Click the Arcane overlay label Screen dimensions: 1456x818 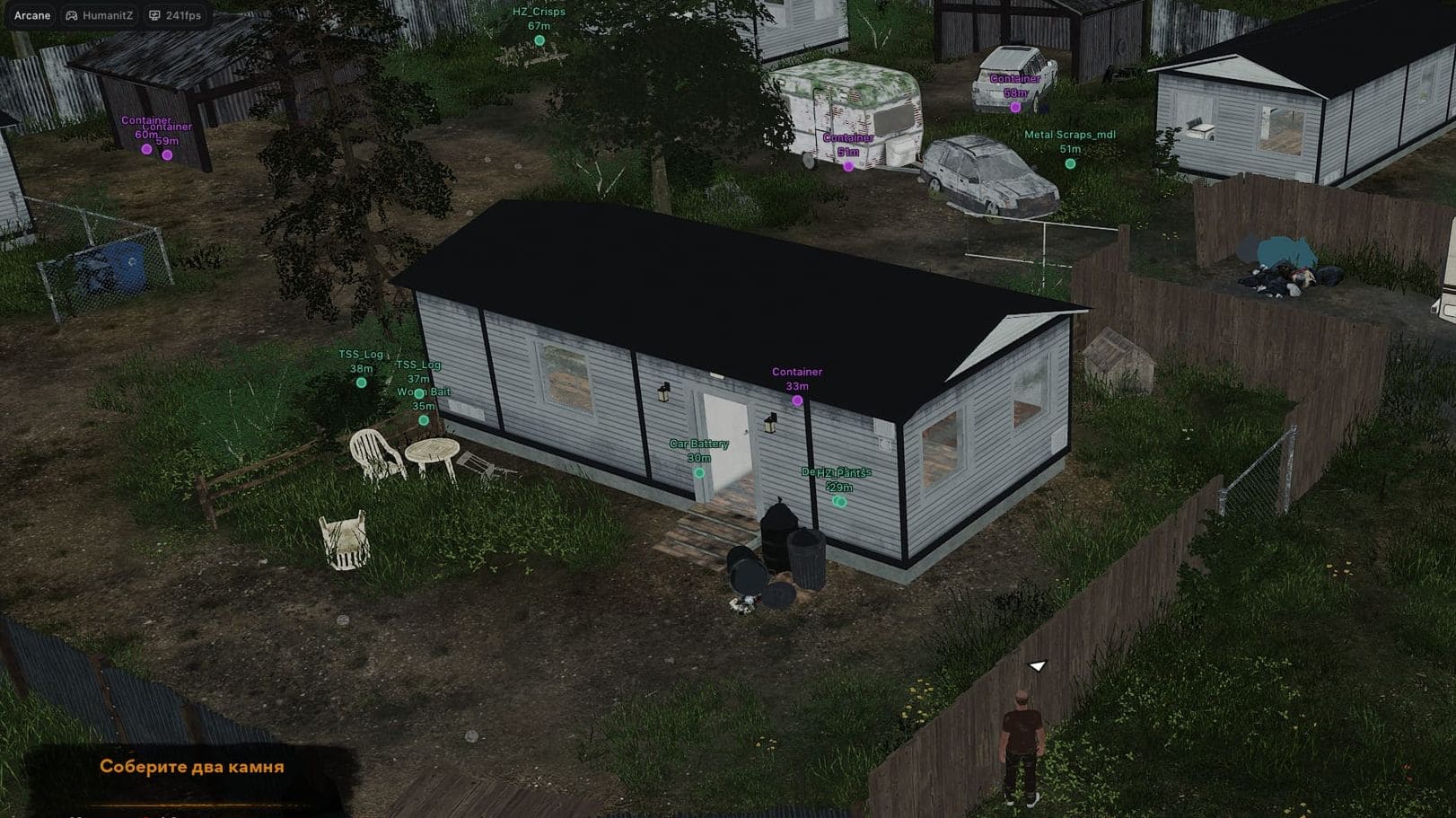(x=32, y=15)
